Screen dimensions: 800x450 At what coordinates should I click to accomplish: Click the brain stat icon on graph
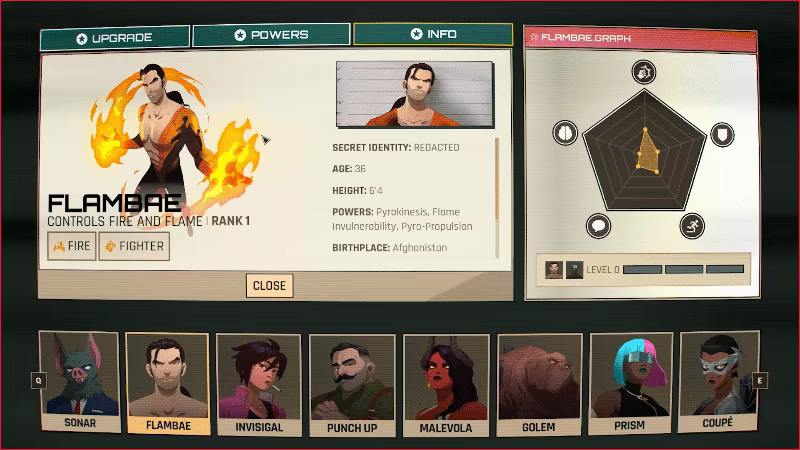click(565, 133)
